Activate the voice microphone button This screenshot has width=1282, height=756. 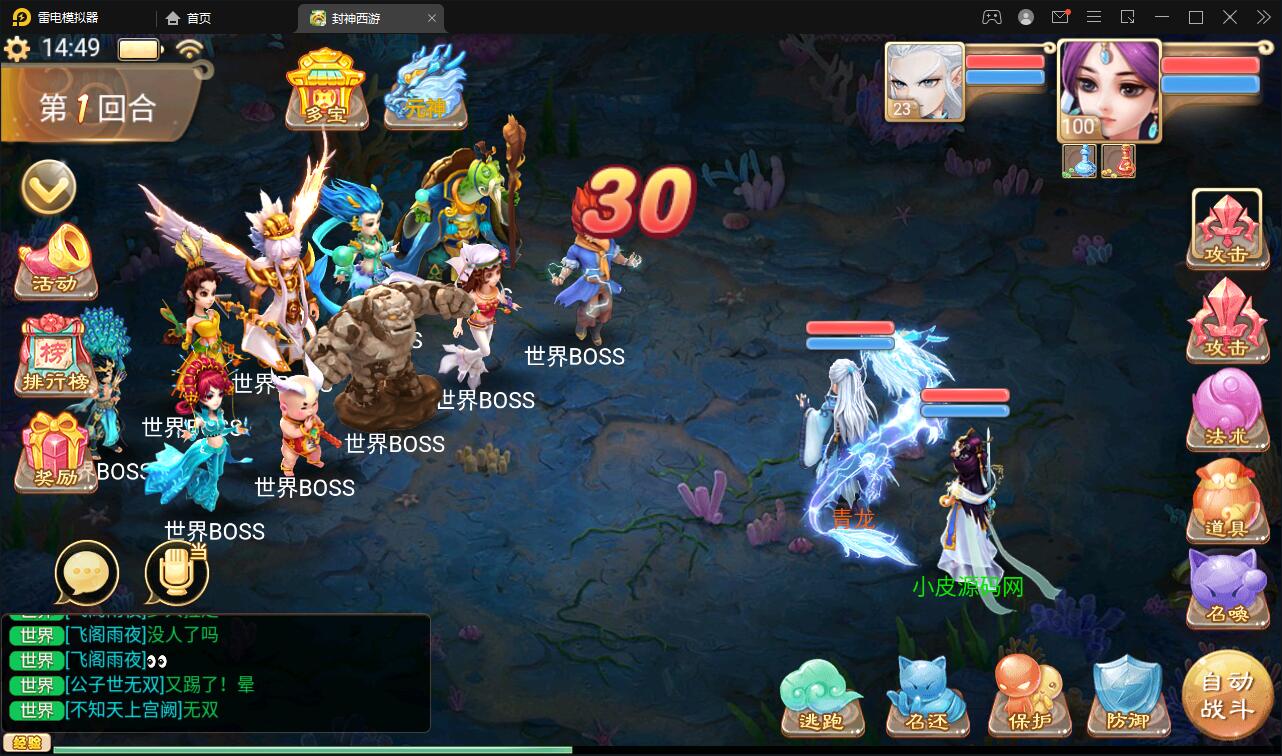(177, 574)
